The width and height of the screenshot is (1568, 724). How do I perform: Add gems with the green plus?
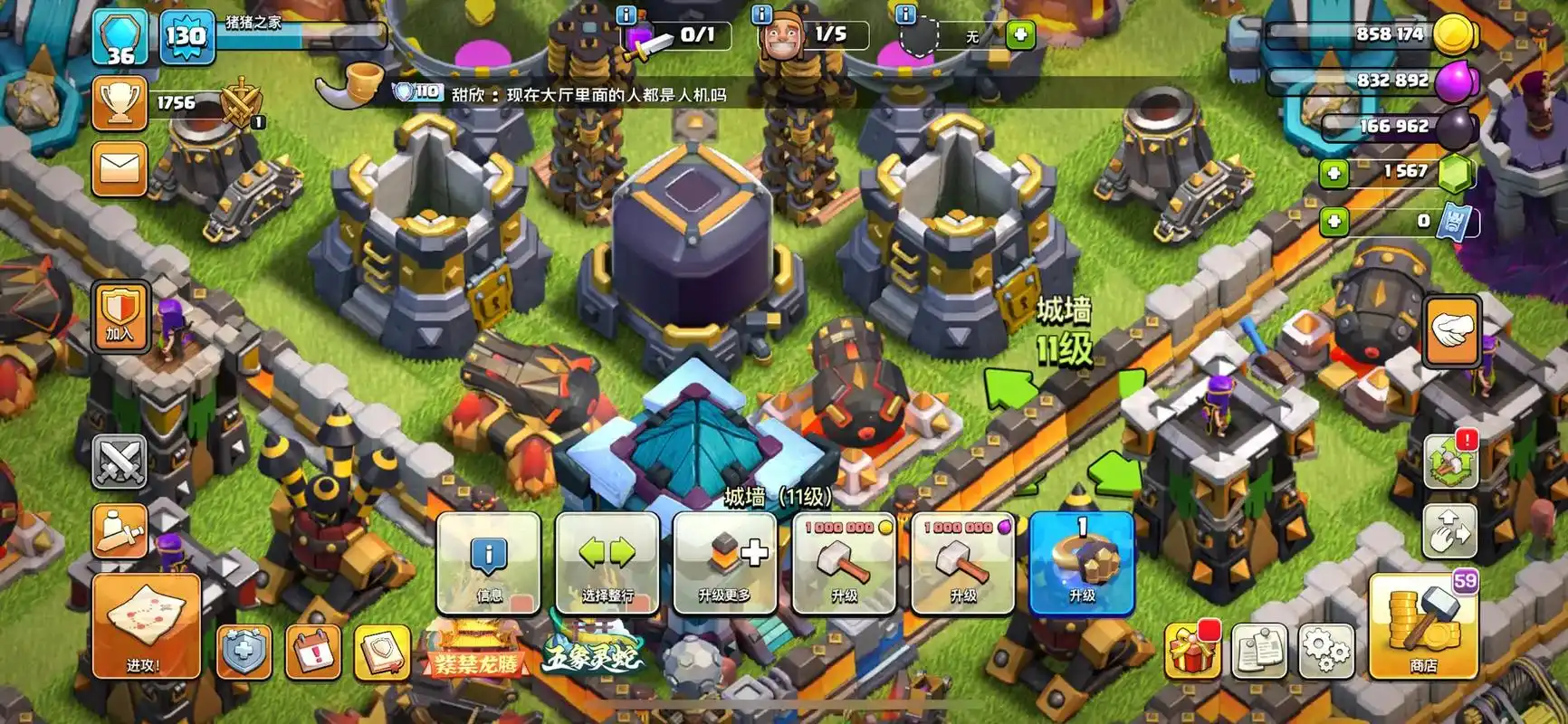coord(1334,172)
